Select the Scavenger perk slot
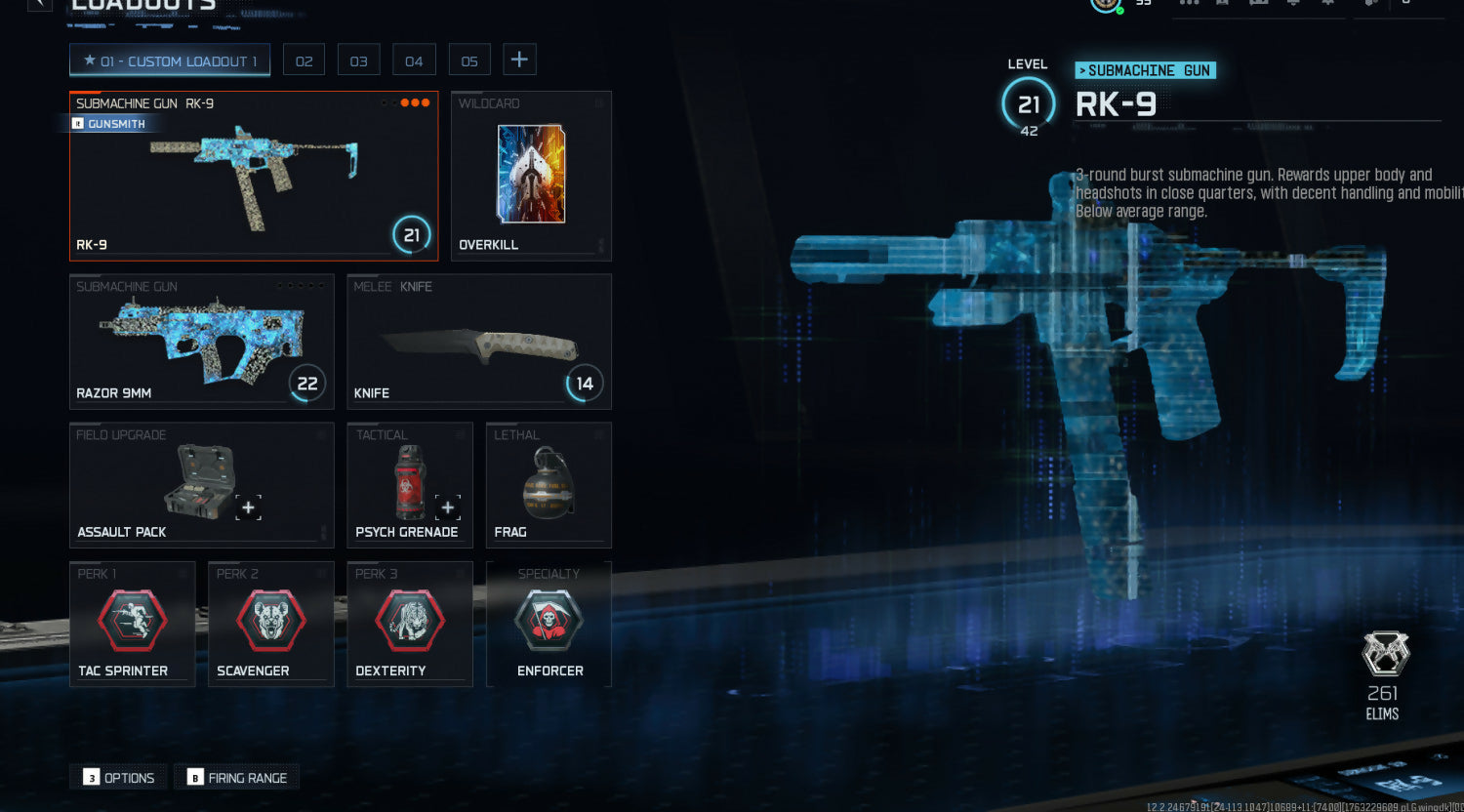 (x=270, y=624)
